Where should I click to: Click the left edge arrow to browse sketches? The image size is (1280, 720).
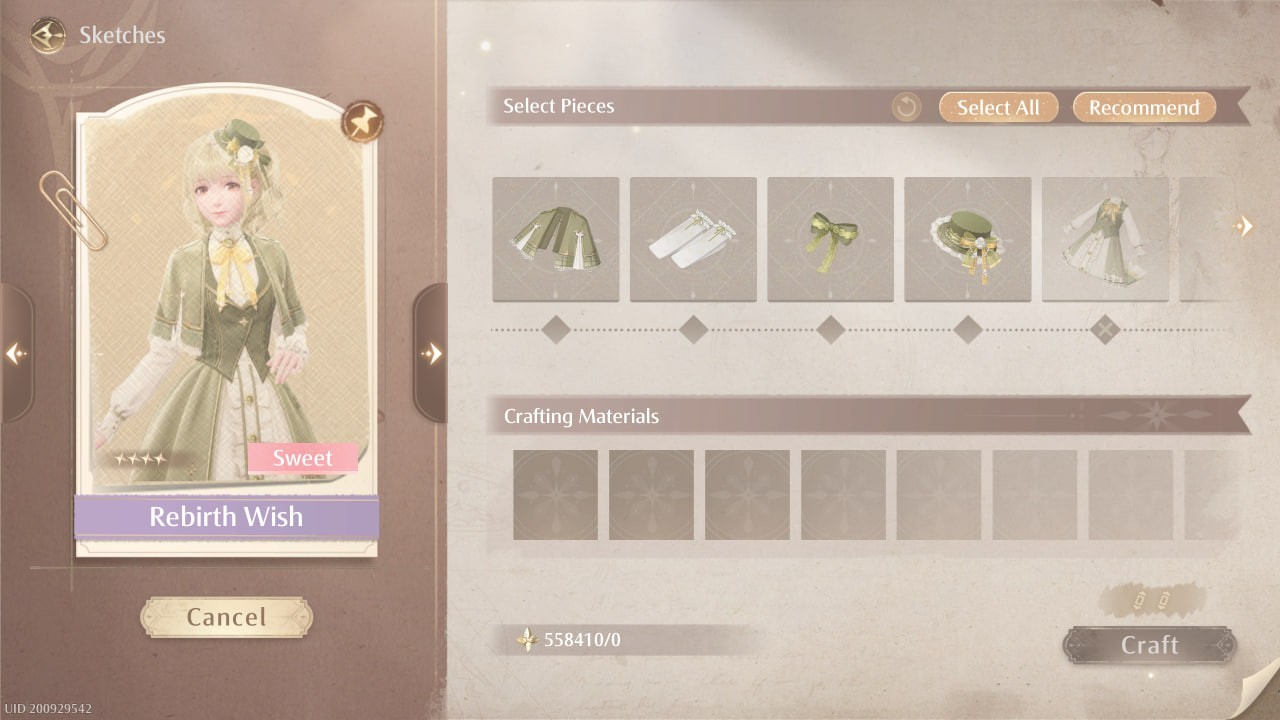coord(16,355)
